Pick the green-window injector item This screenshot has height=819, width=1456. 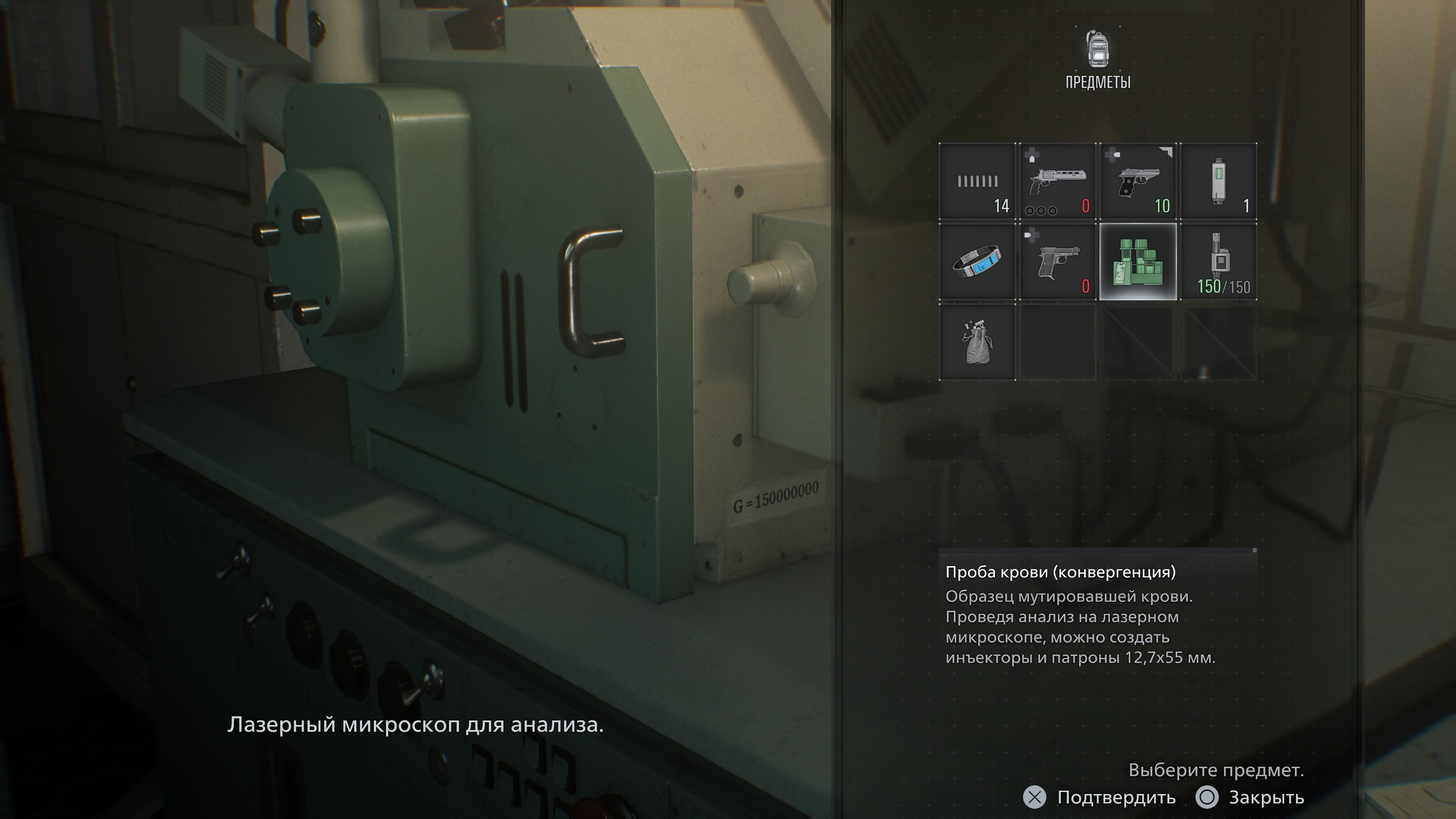click(x=1219, y=182)
